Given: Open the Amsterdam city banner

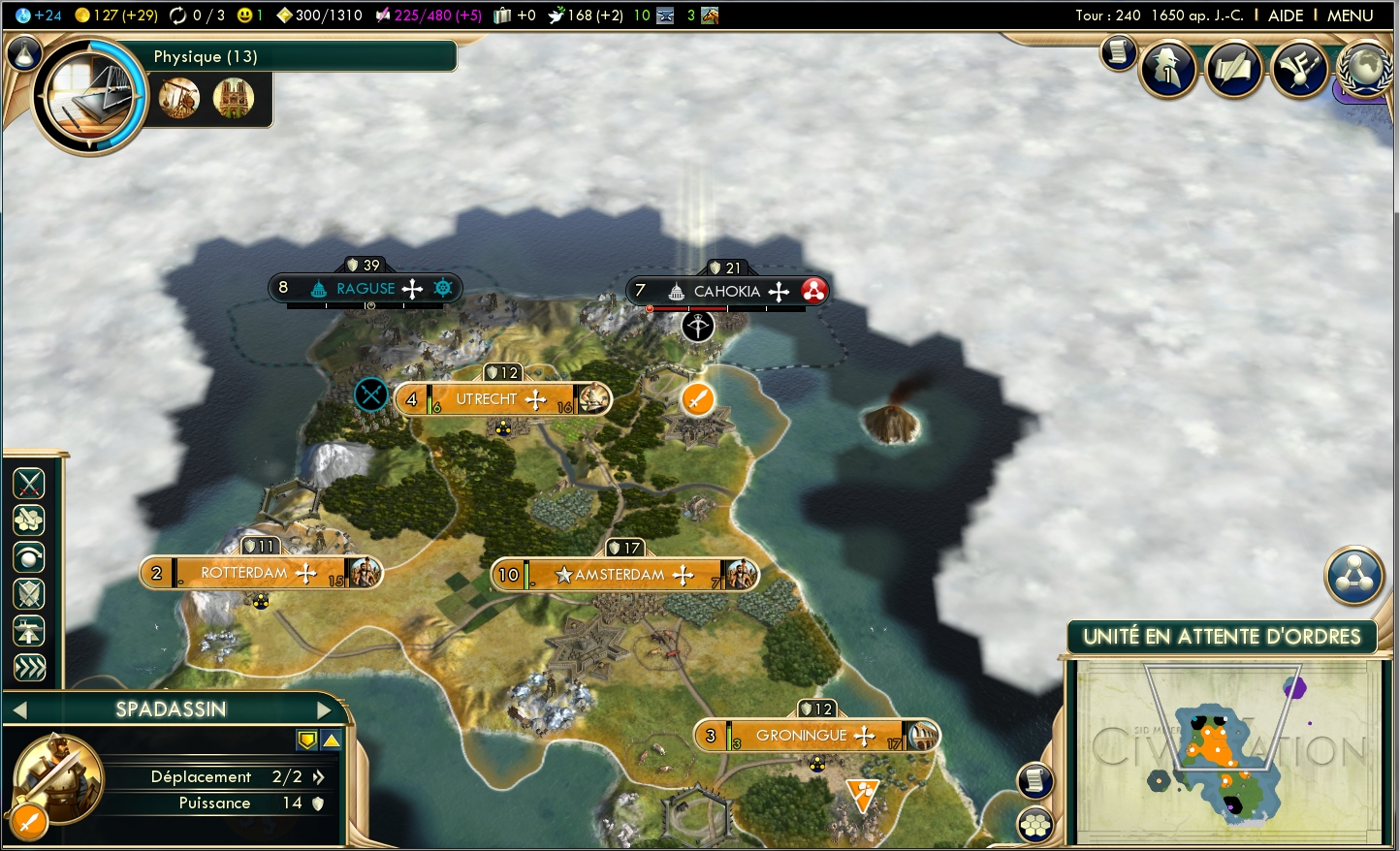Looking at the screenshot, I should tap(620, 575).
